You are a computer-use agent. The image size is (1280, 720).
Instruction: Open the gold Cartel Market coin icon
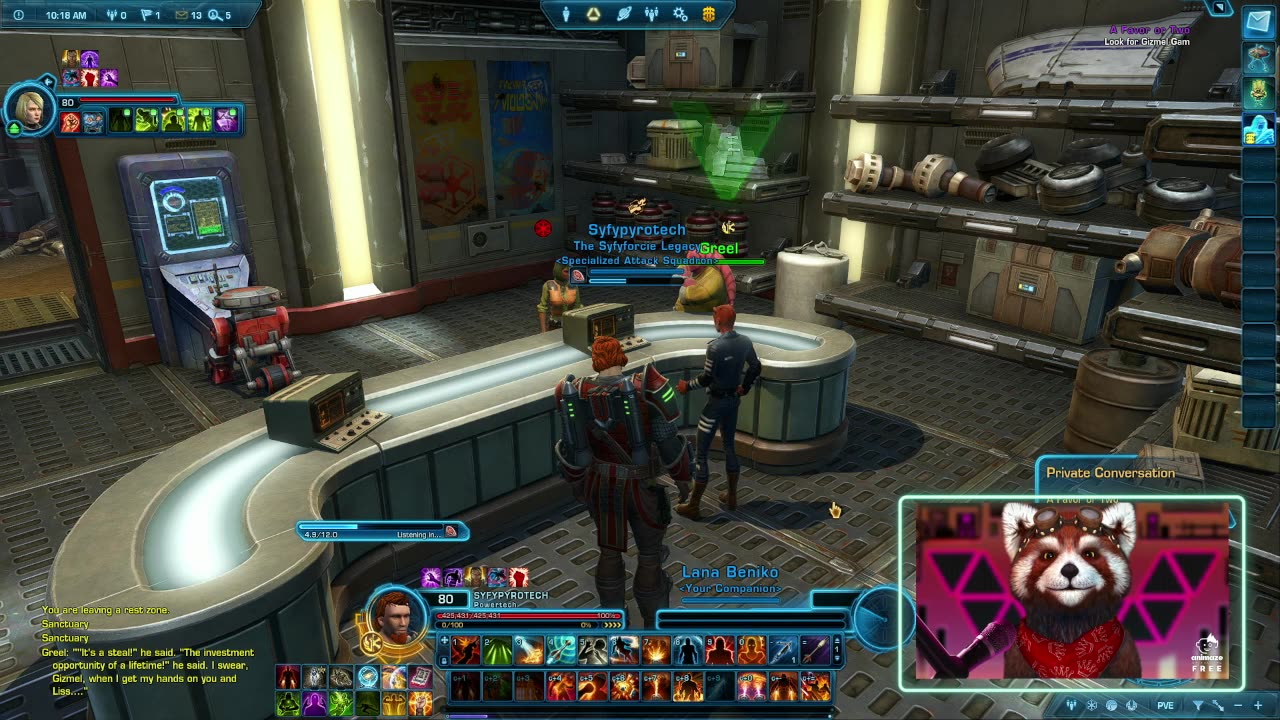(x=709, y=14)
